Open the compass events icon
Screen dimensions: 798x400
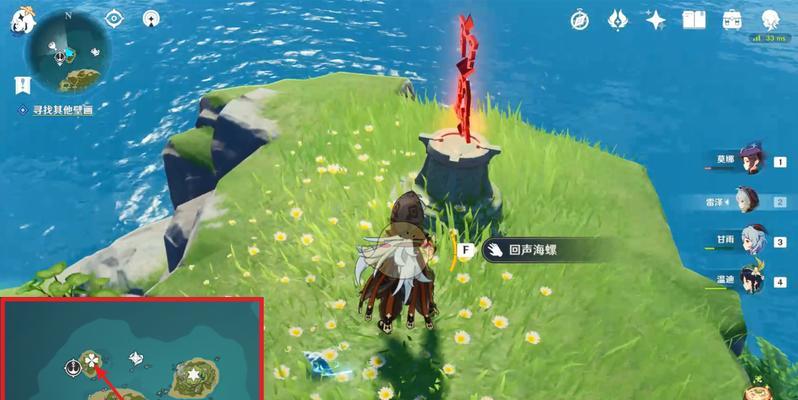(x=580, y=19)
